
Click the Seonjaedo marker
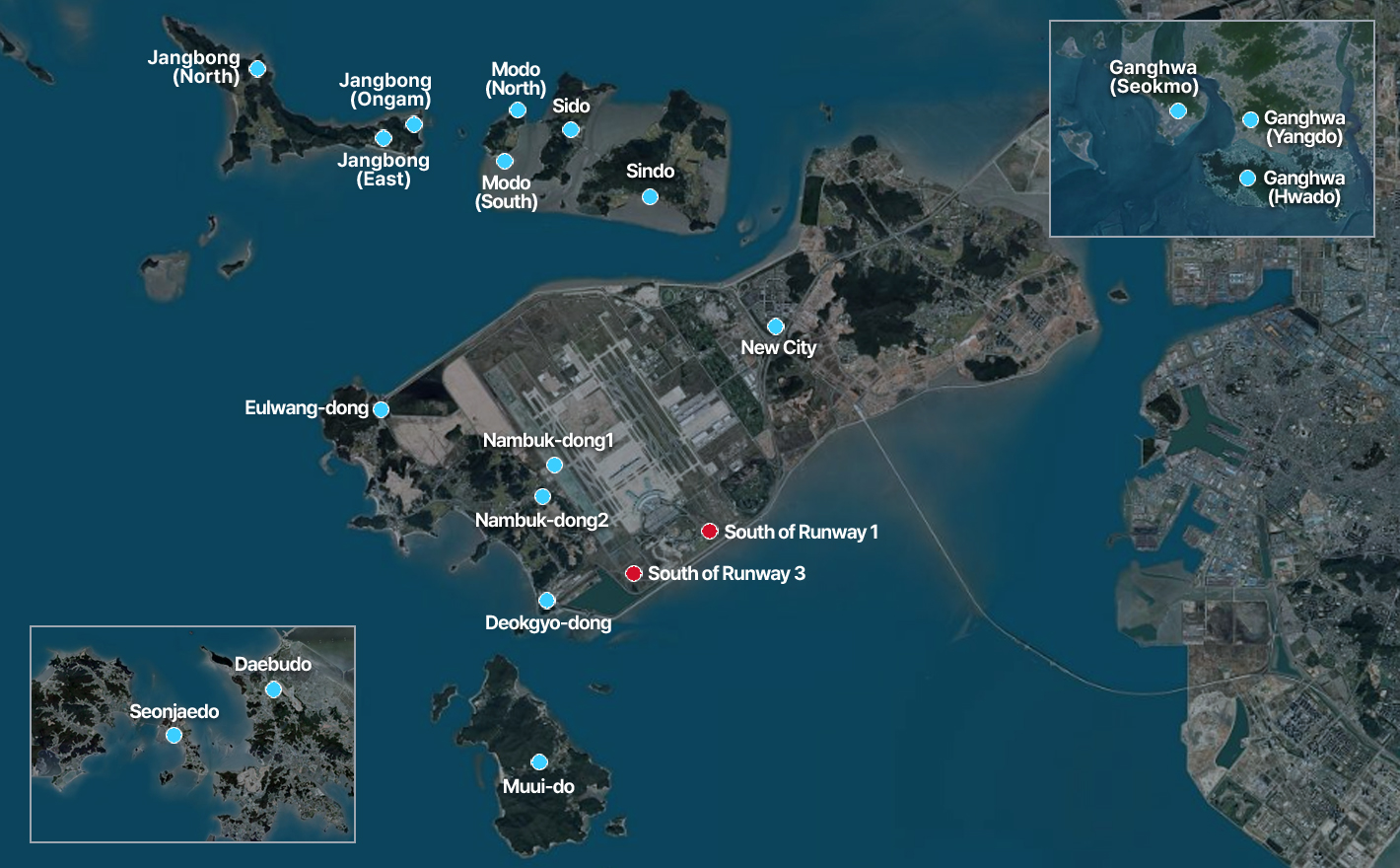coord(174,735)
